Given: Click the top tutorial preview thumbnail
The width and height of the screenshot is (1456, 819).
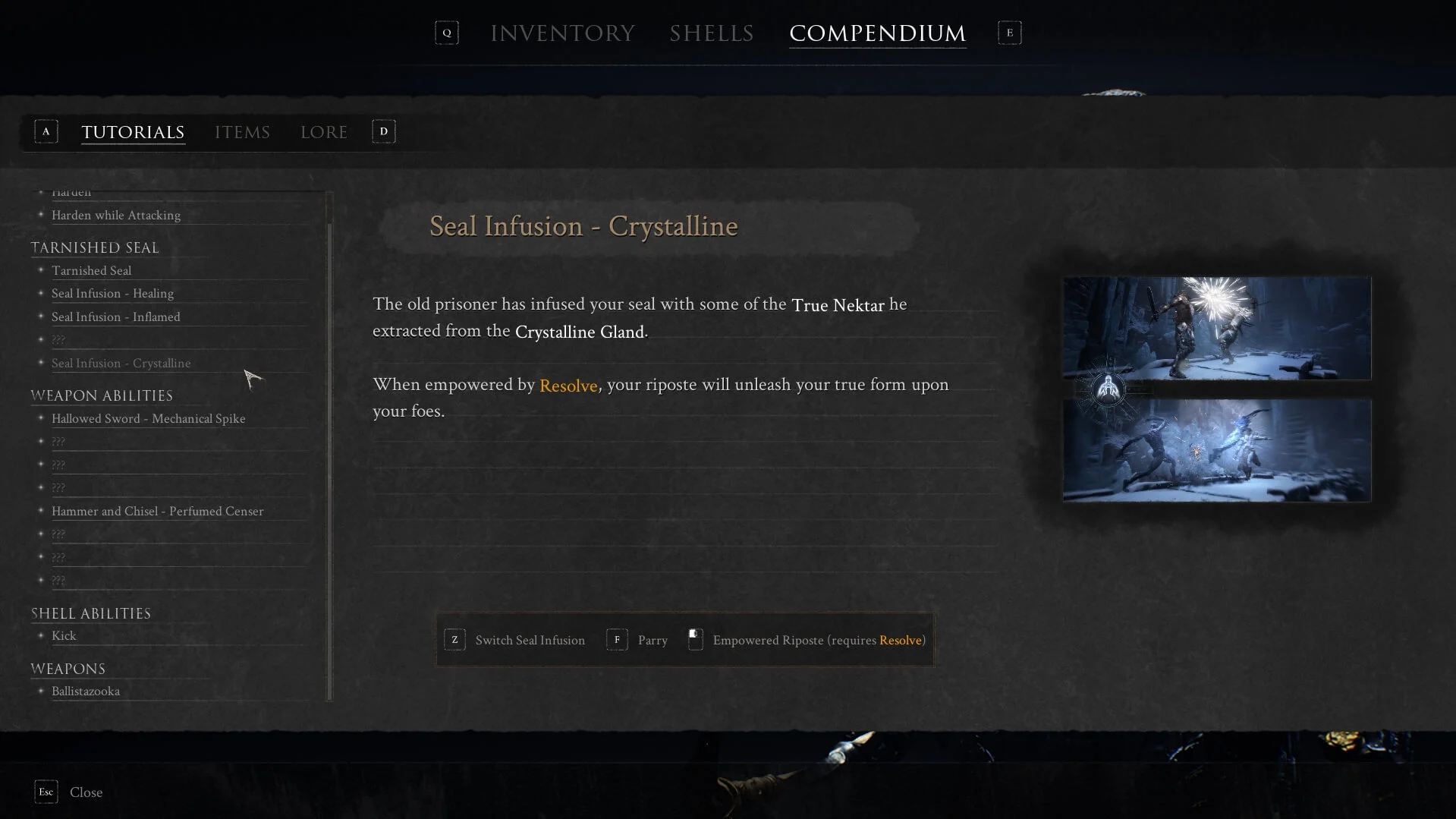Looking at the screenshot, I should point(1216,328).
